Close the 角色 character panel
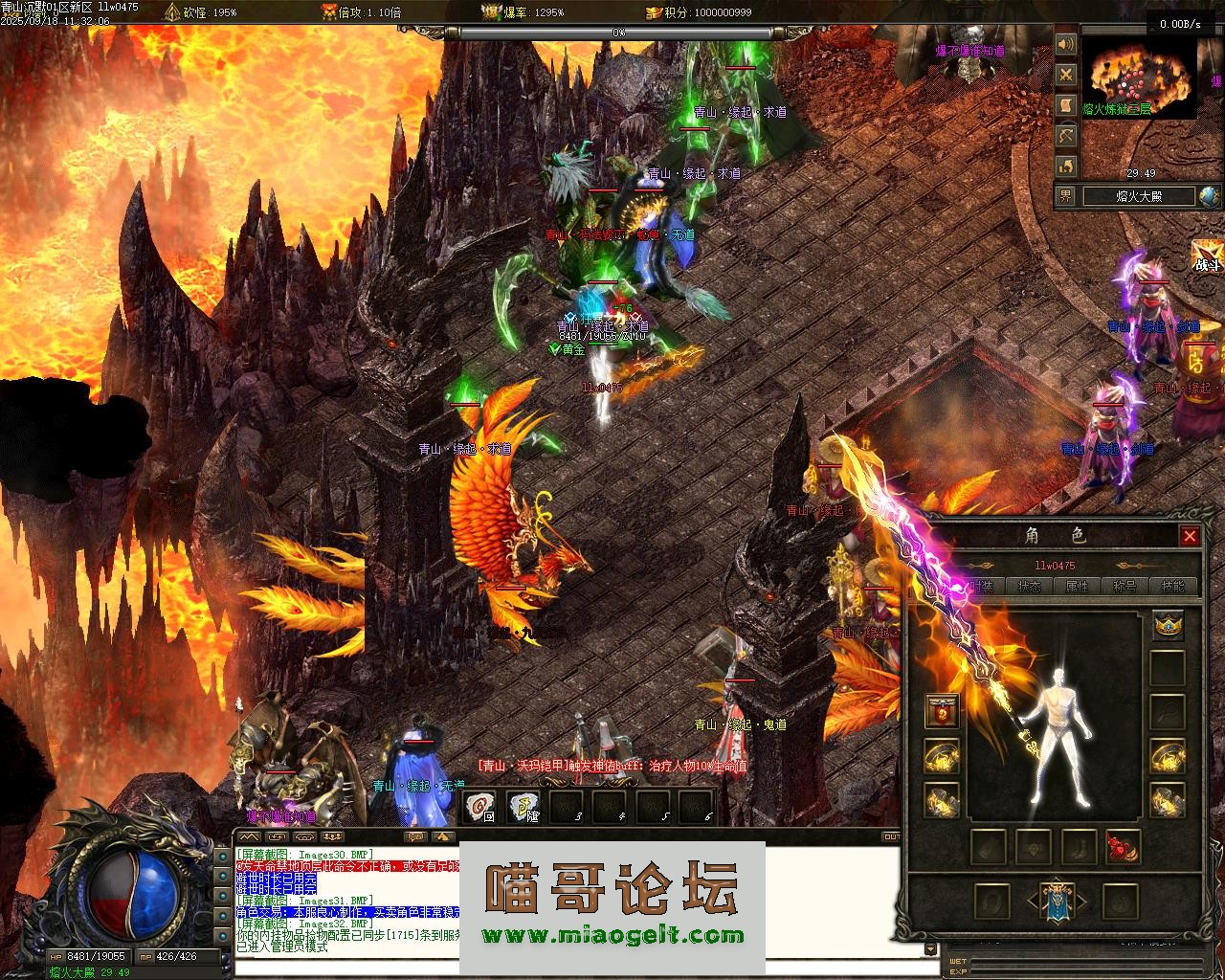This screenshot has height=980, width=1225. 1190,536
